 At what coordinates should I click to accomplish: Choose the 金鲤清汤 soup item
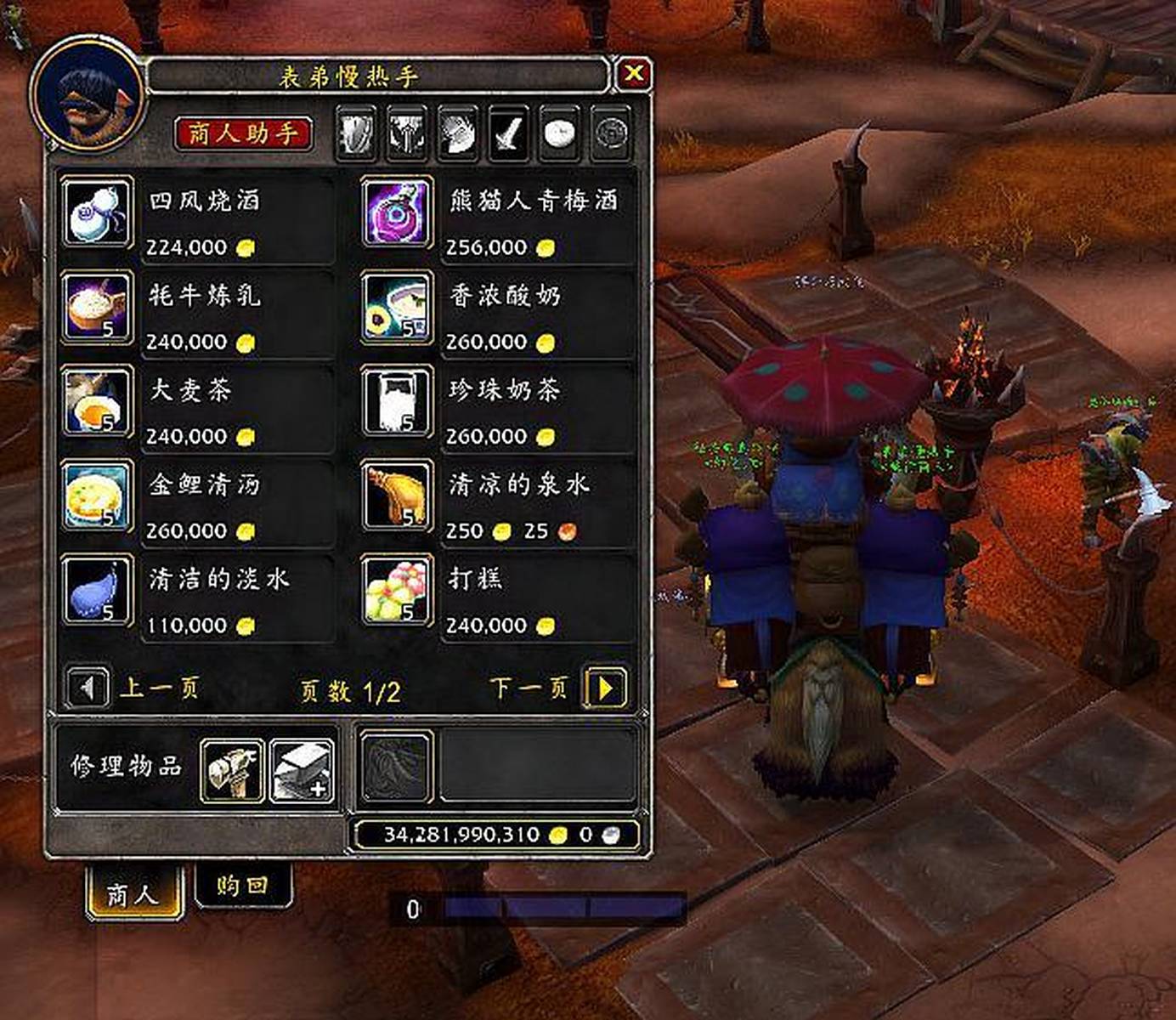coord(98,496)
